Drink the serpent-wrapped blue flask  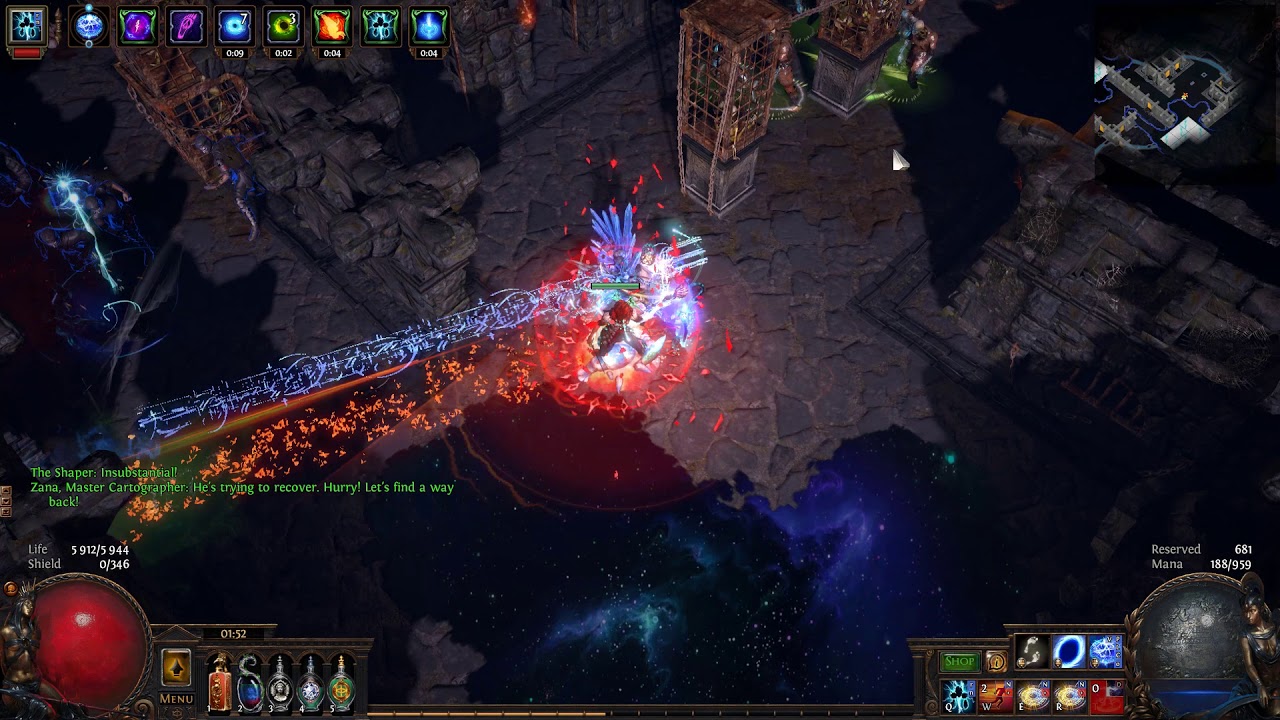250,683
